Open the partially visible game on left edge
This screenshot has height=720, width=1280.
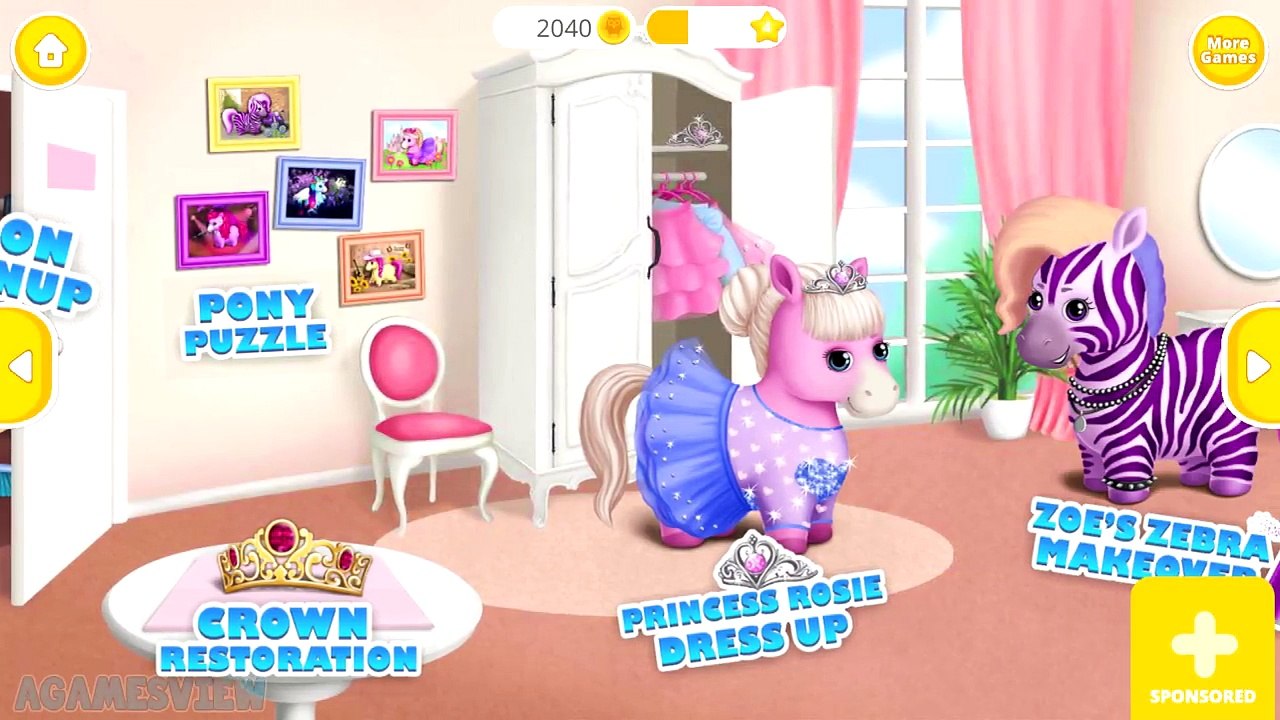coord(40,260)
